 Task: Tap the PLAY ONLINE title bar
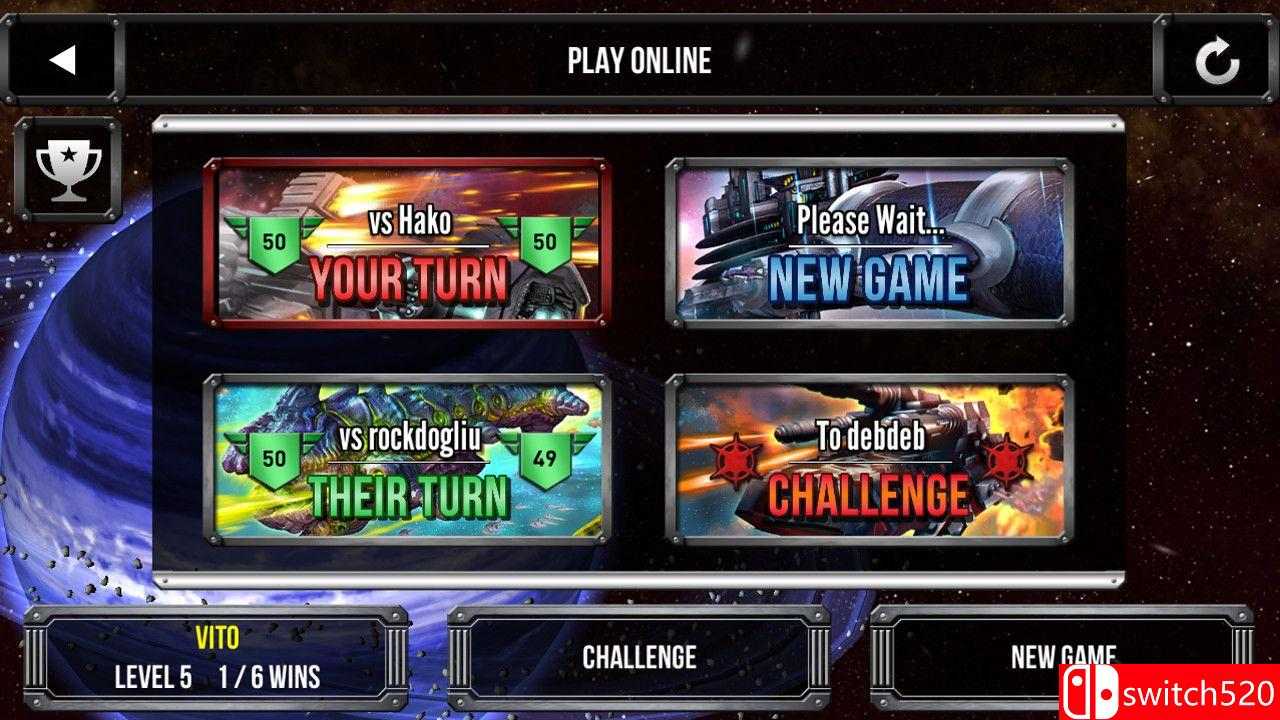(640, 60)
